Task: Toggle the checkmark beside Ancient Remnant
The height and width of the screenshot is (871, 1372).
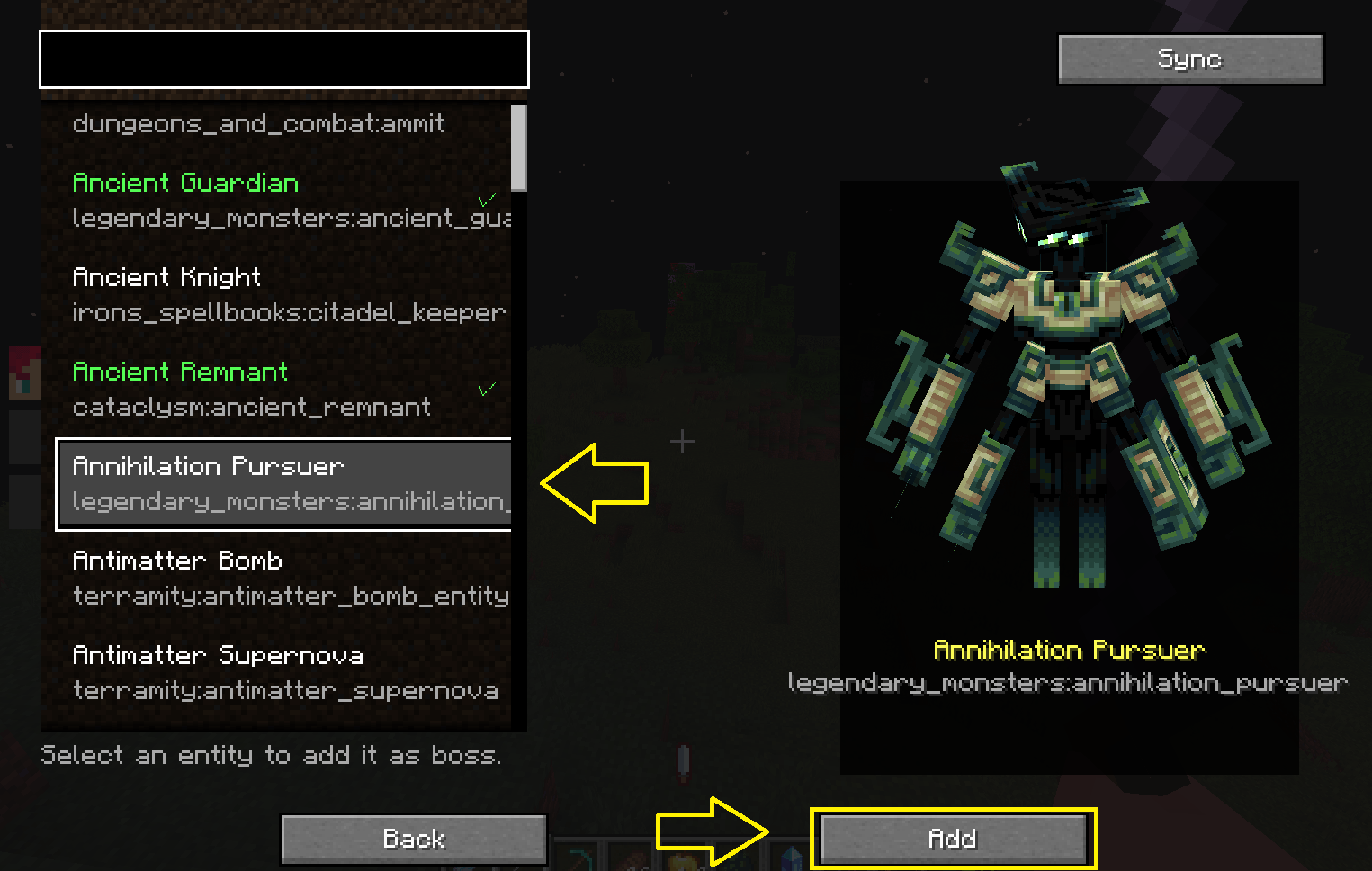Action: coord(487,389)
